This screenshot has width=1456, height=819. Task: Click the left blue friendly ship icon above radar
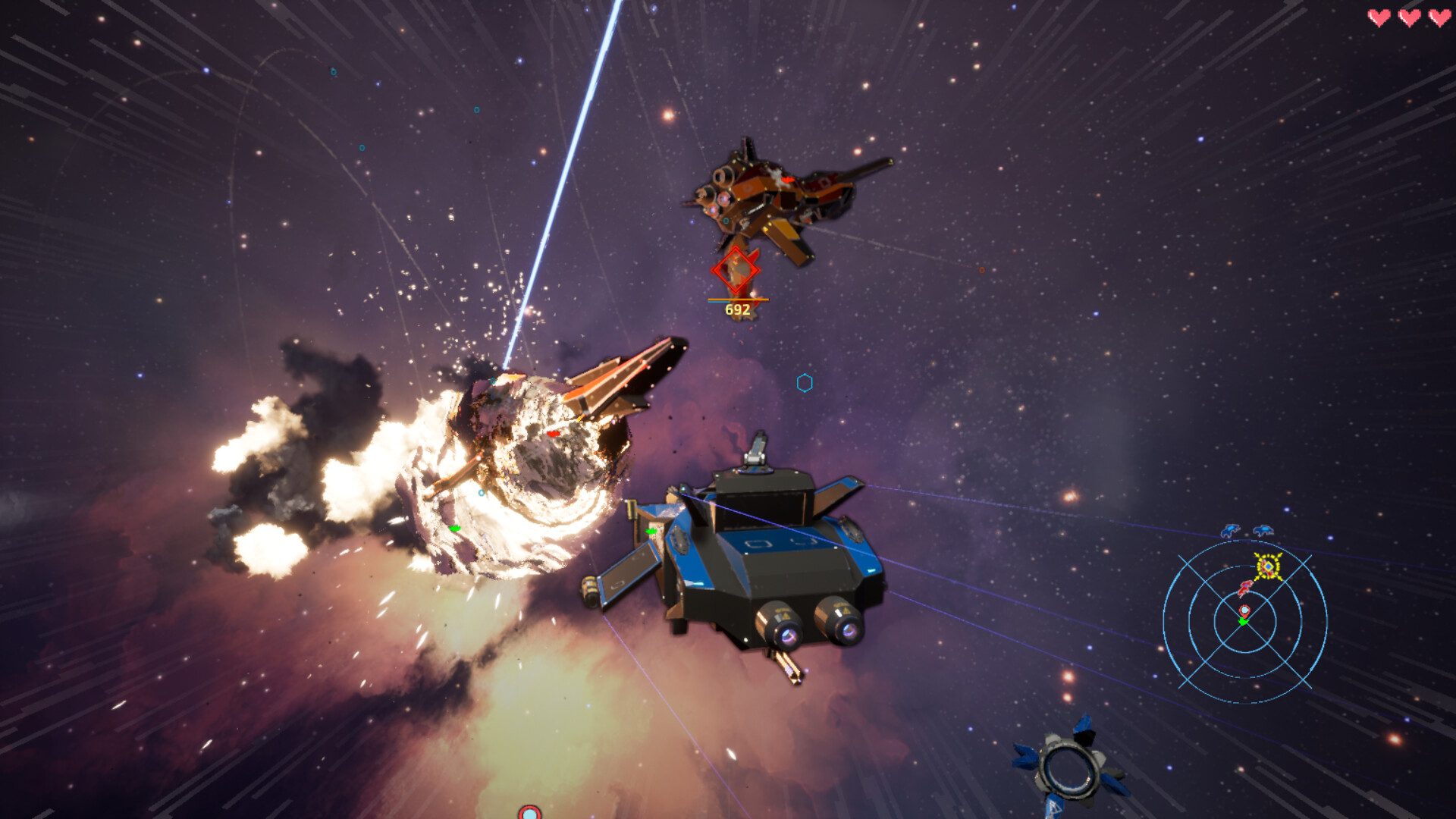(1230, 531)
